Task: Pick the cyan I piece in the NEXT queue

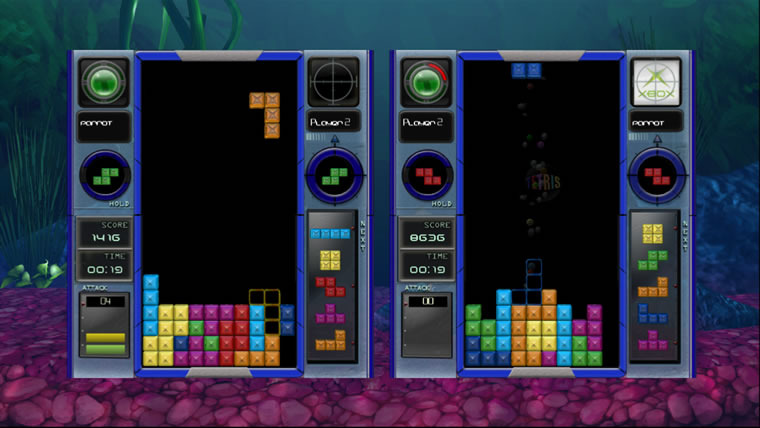Action: click(x=329, y=233)
